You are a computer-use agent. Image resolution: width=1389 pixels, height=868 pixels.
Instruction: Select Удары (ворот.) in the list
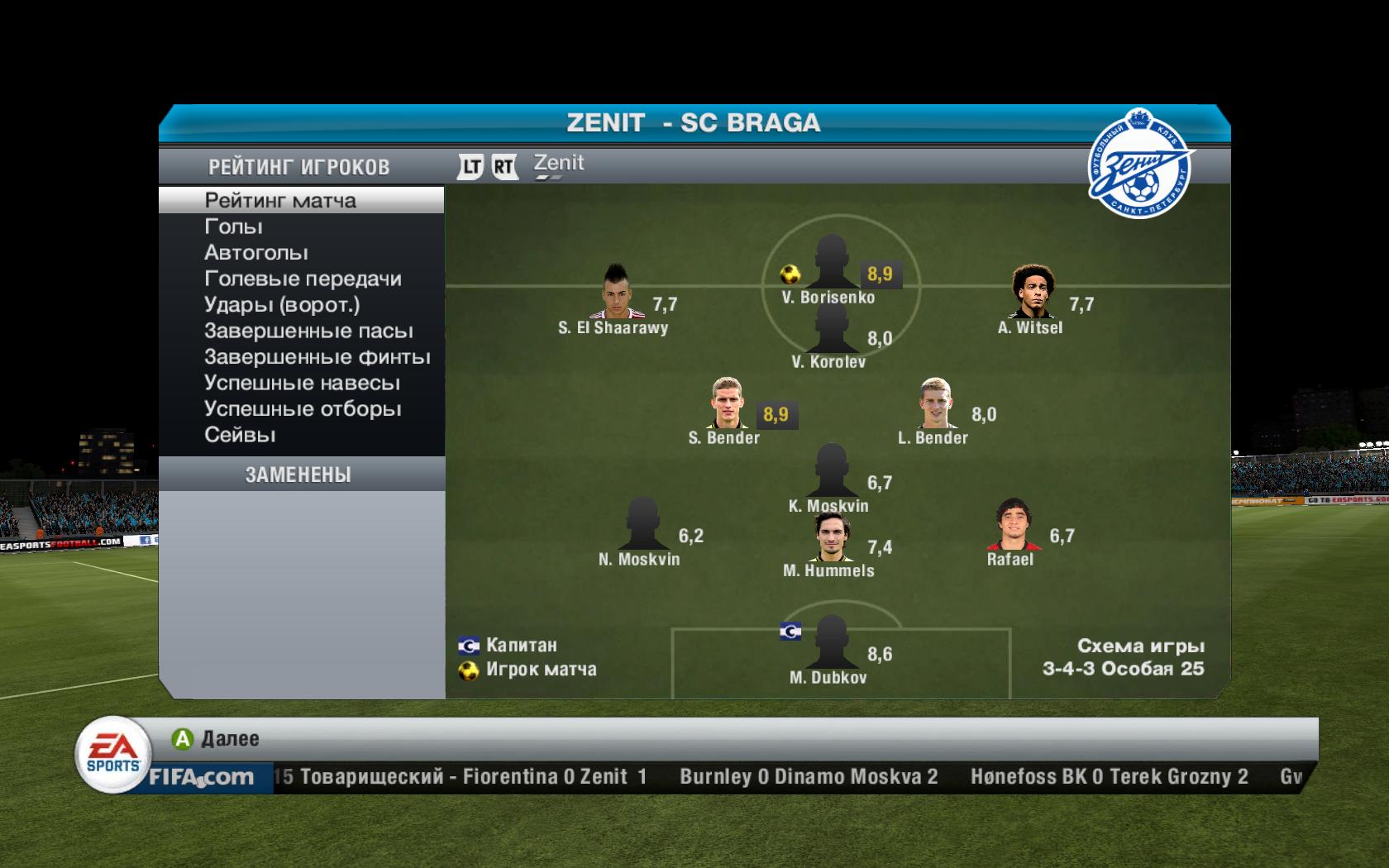click(x=282, y=305)
